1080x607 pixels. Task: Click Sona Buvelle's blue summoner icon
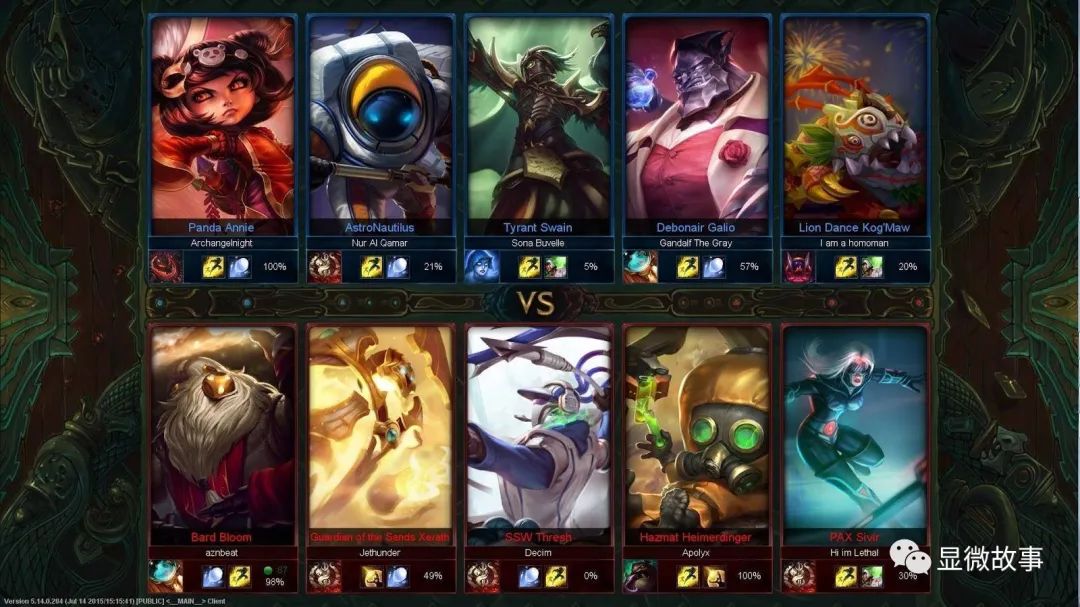click(479, 267)
